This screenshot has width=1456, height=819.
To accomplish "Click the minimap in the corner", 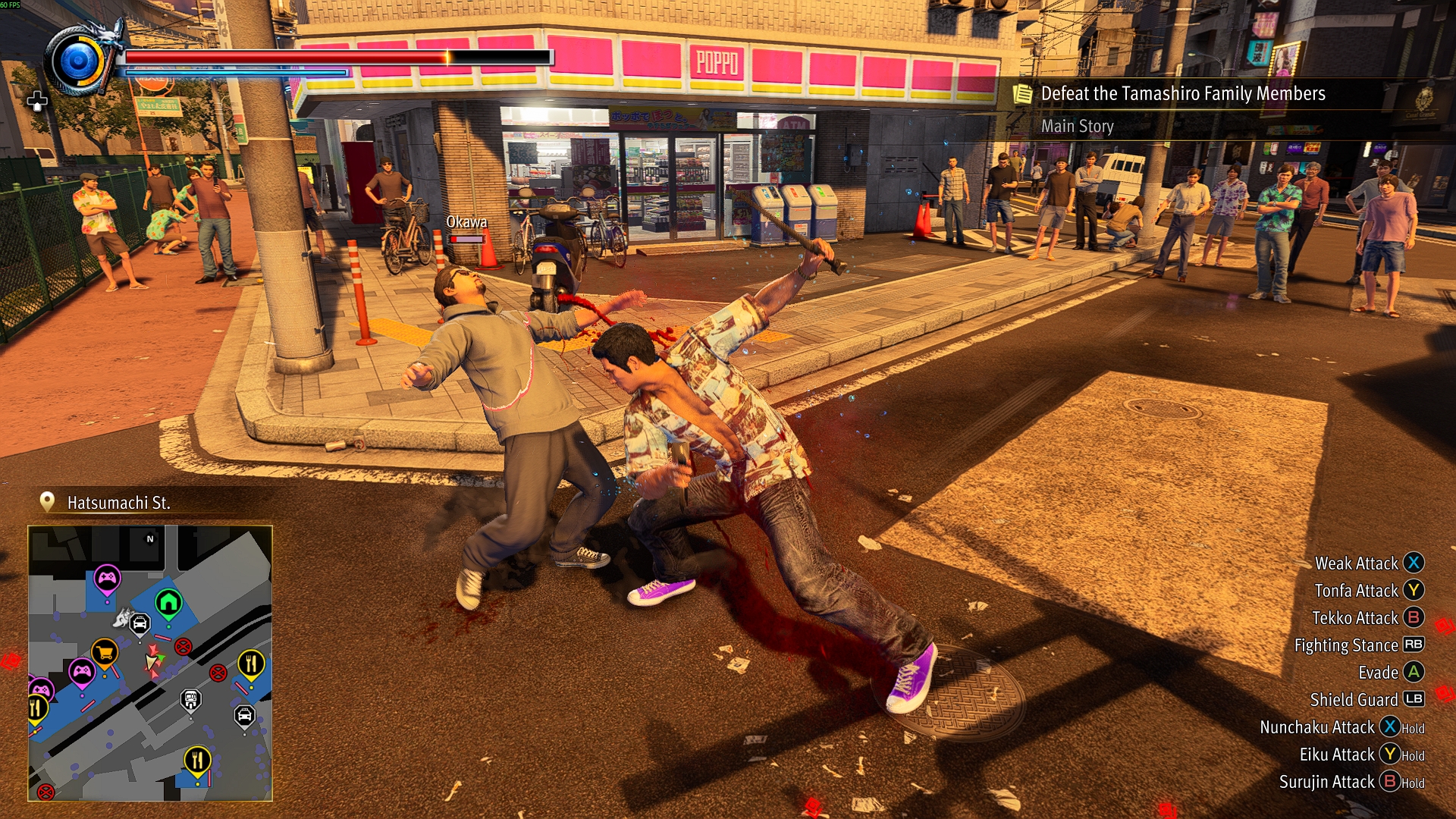I will tap(150, 664).
